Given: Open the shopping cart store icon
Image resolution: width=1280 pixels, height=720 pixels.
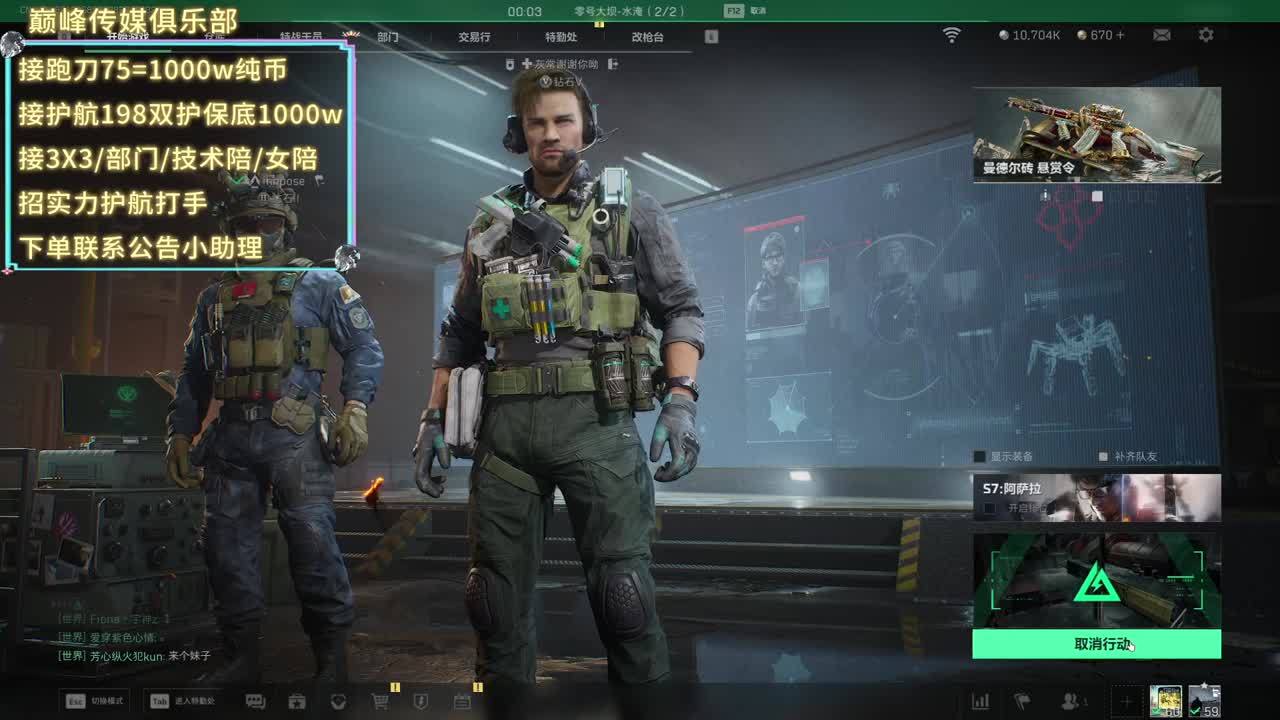Looking at the screenshot, I should (x=380, y=701).
